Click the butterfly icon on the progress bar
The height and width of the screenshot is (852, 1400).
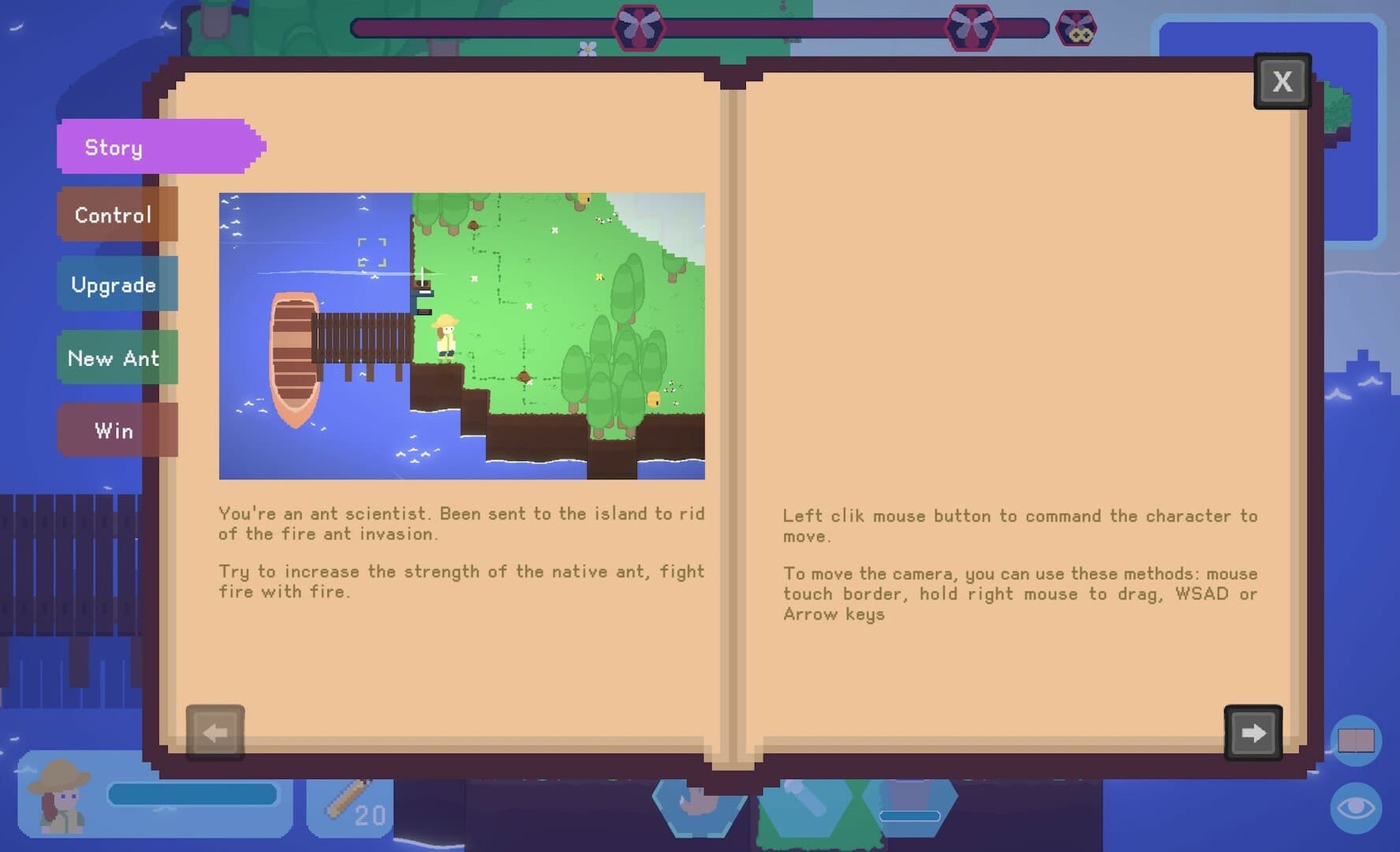pos(637,28)
